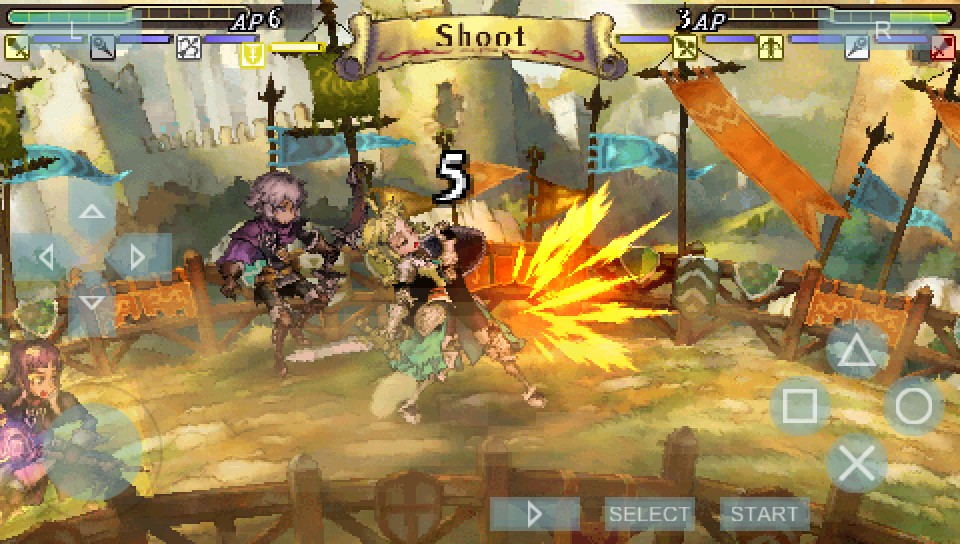
Task: Tap the d-pad left arrow
Action: 45,257
